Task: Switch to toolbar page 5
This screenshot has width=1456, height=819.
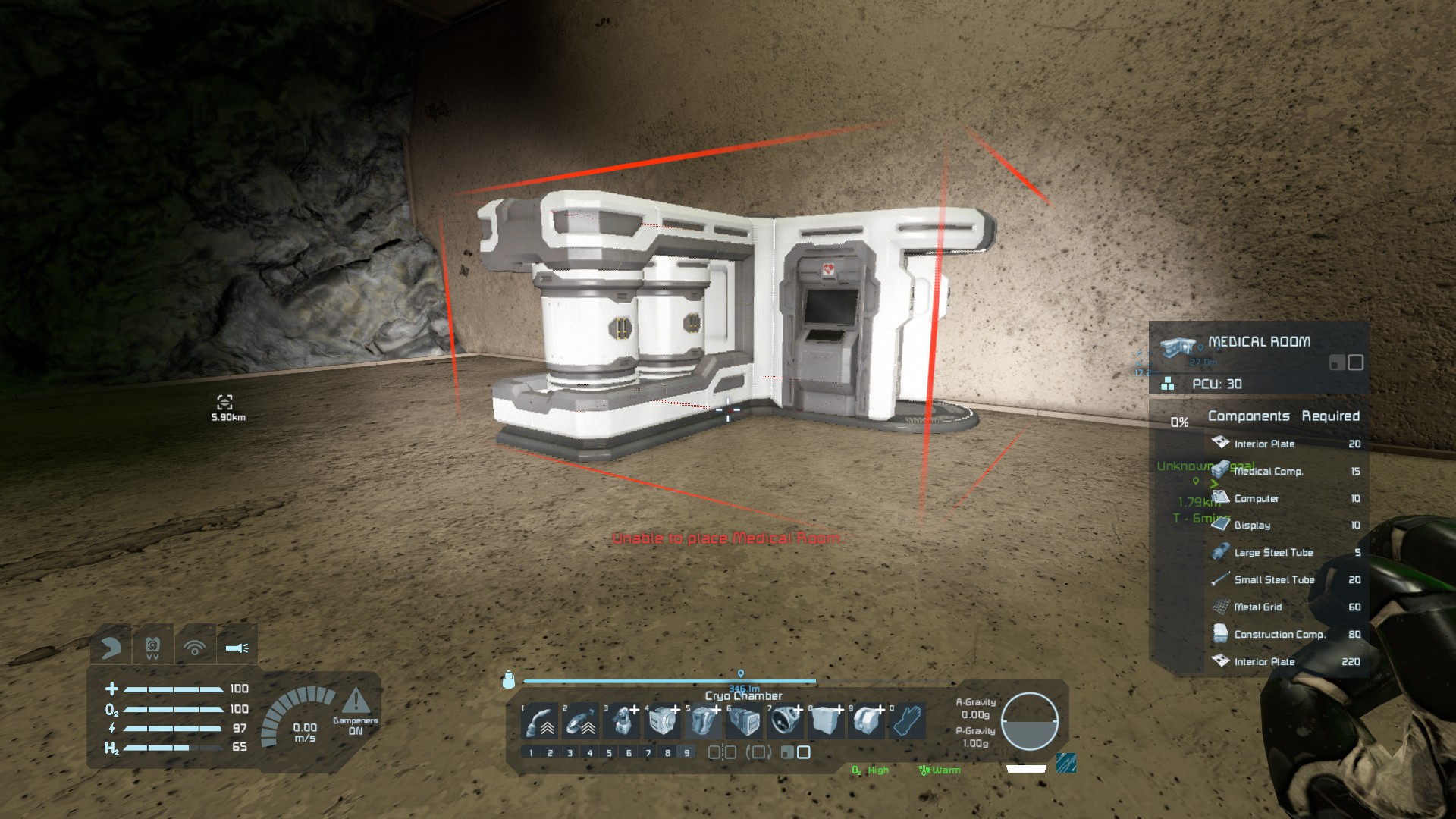Action: (609, 753)
